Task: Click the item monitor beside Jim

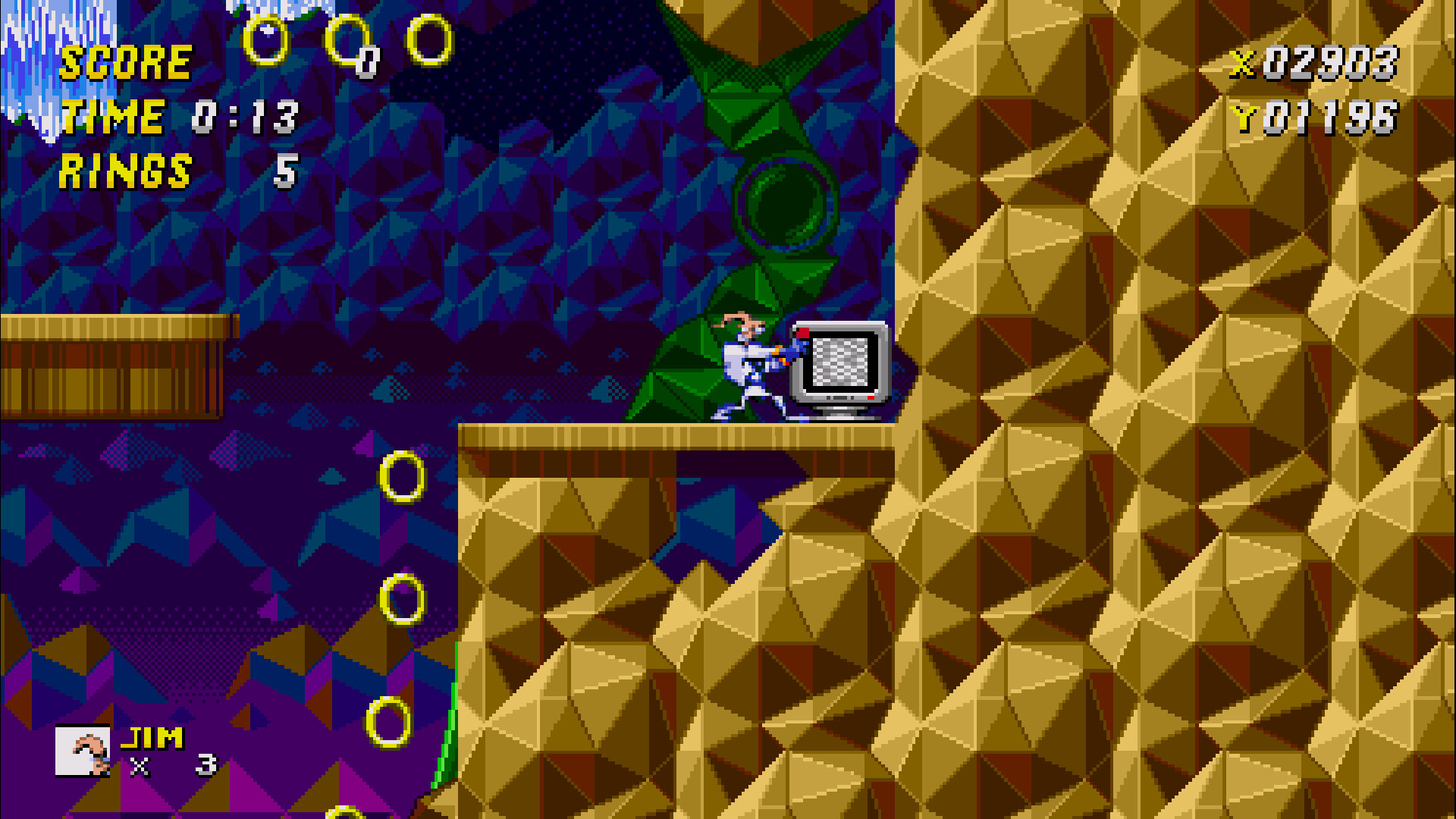Action: click(838, 364)
